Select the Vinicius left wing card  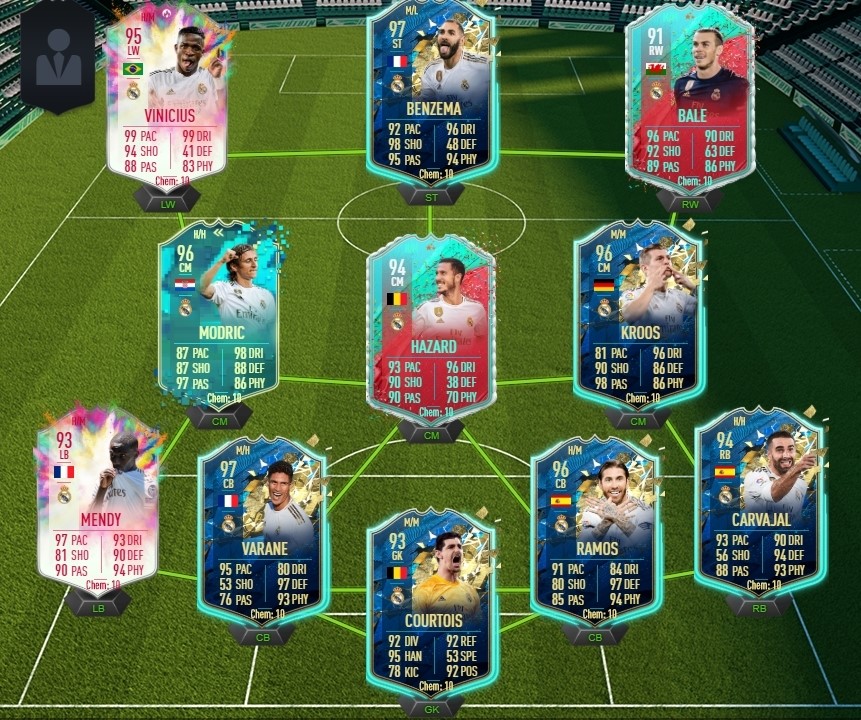[x=166, y=95]
